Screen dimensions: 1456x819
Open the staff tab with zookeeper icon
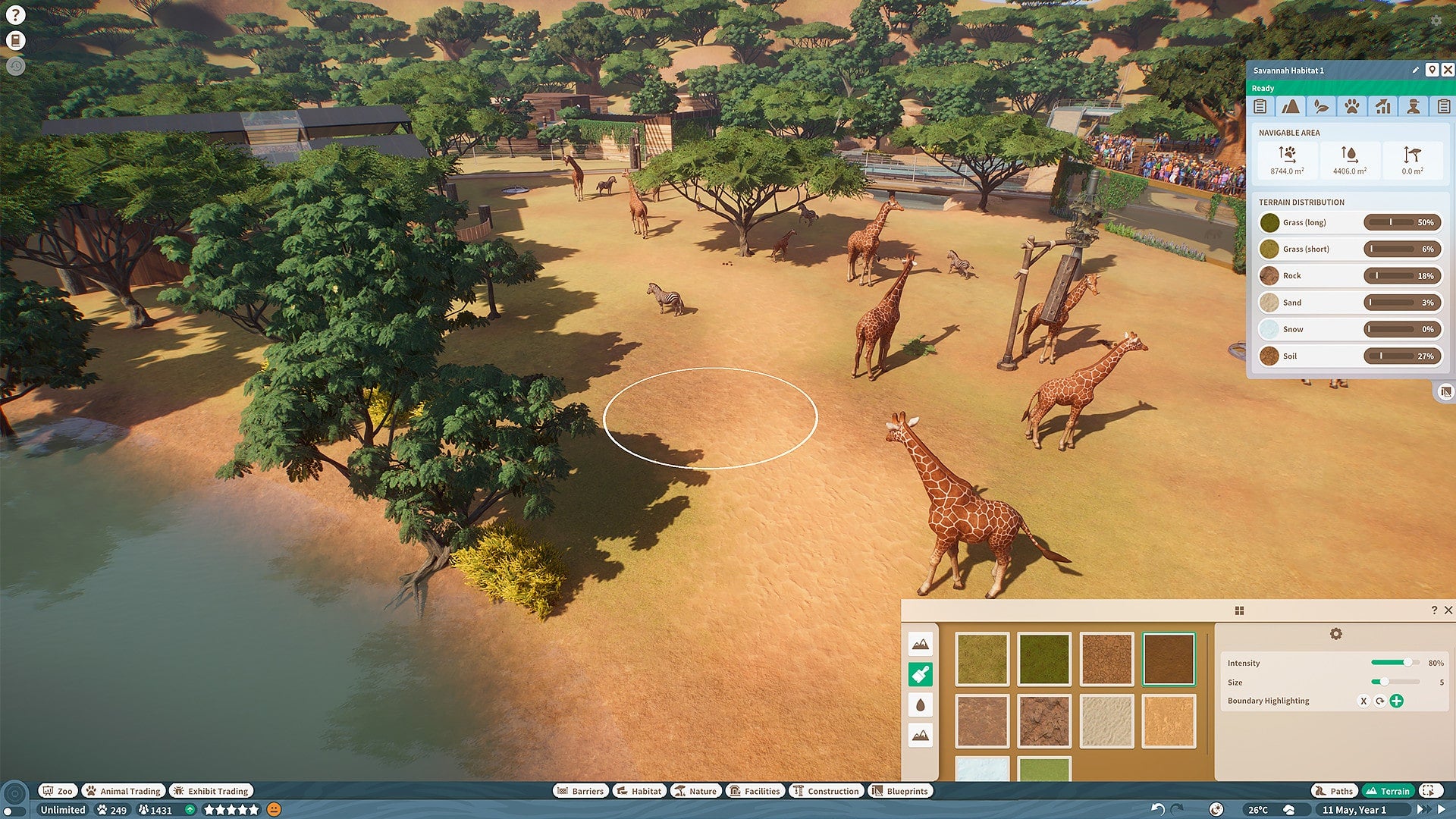coord(1412,107)
